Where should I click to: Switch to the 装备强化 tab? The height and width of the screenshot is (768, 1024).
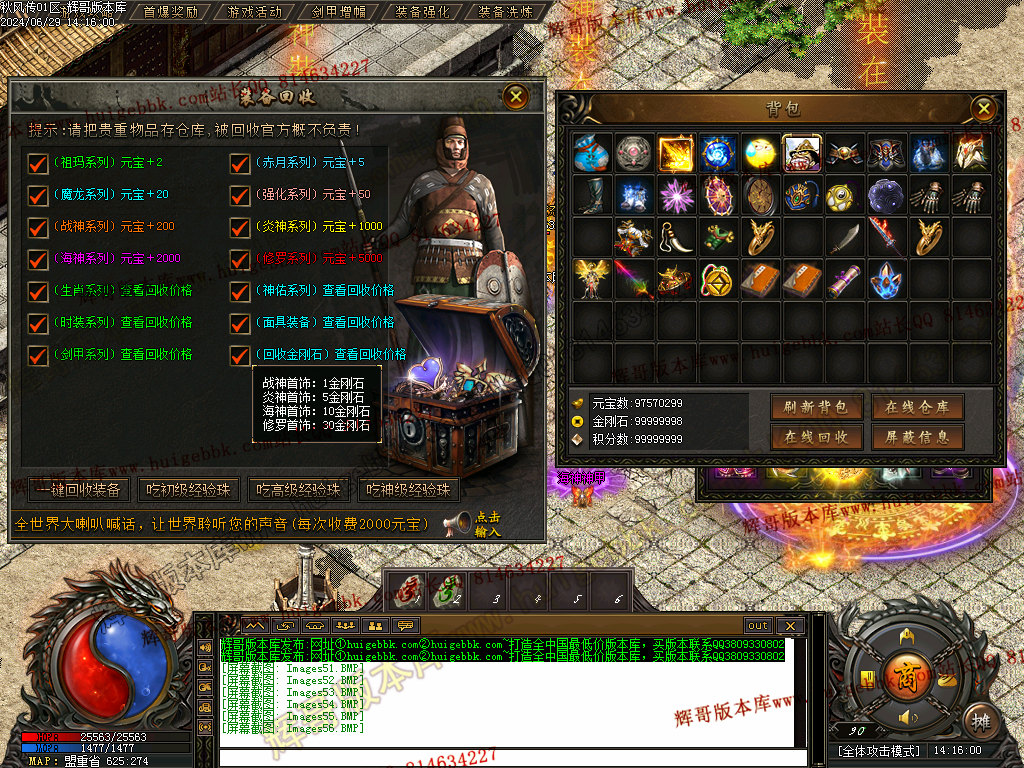[x=423, y=12]
